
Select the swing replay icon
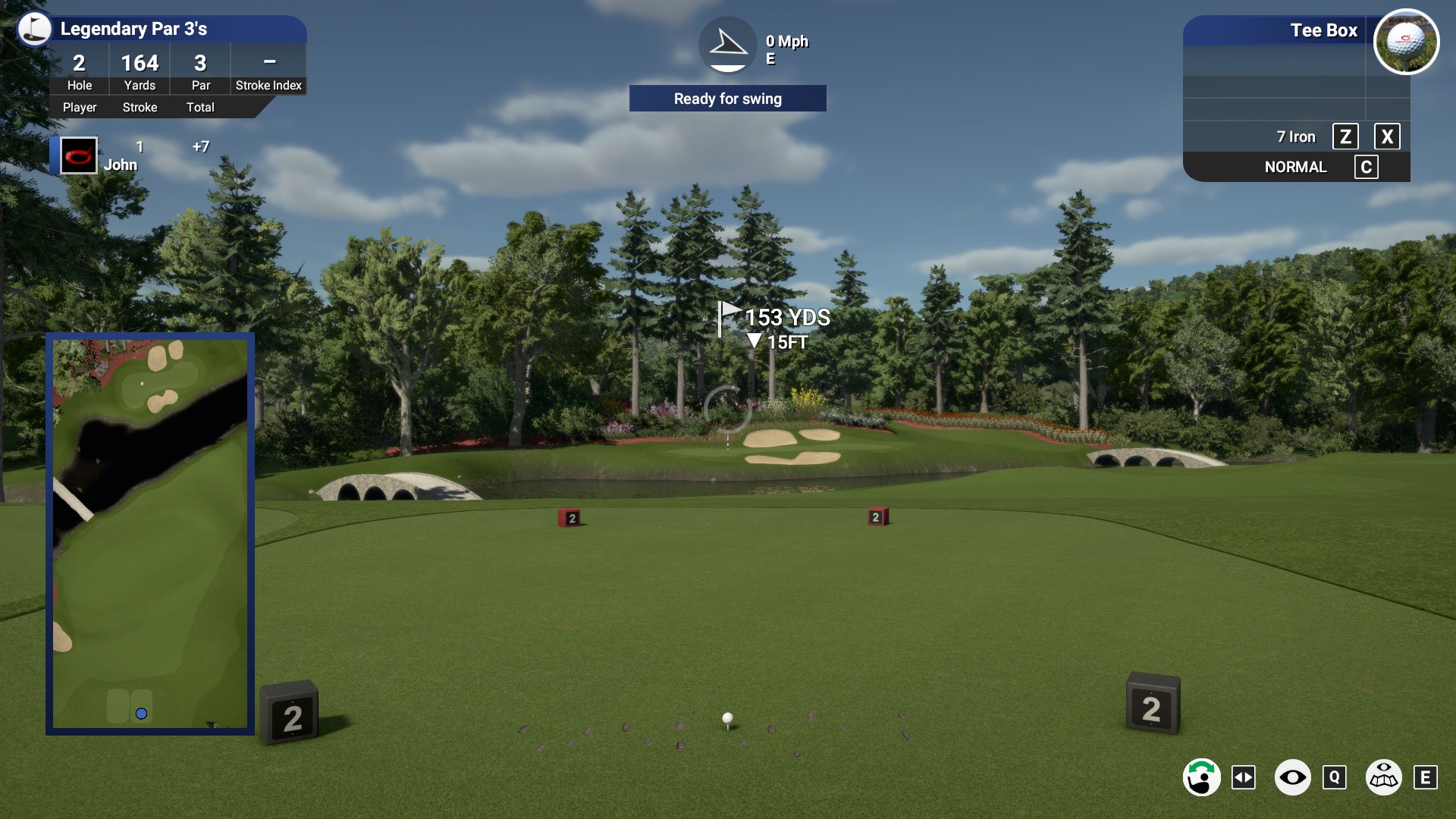(1202, 777)
